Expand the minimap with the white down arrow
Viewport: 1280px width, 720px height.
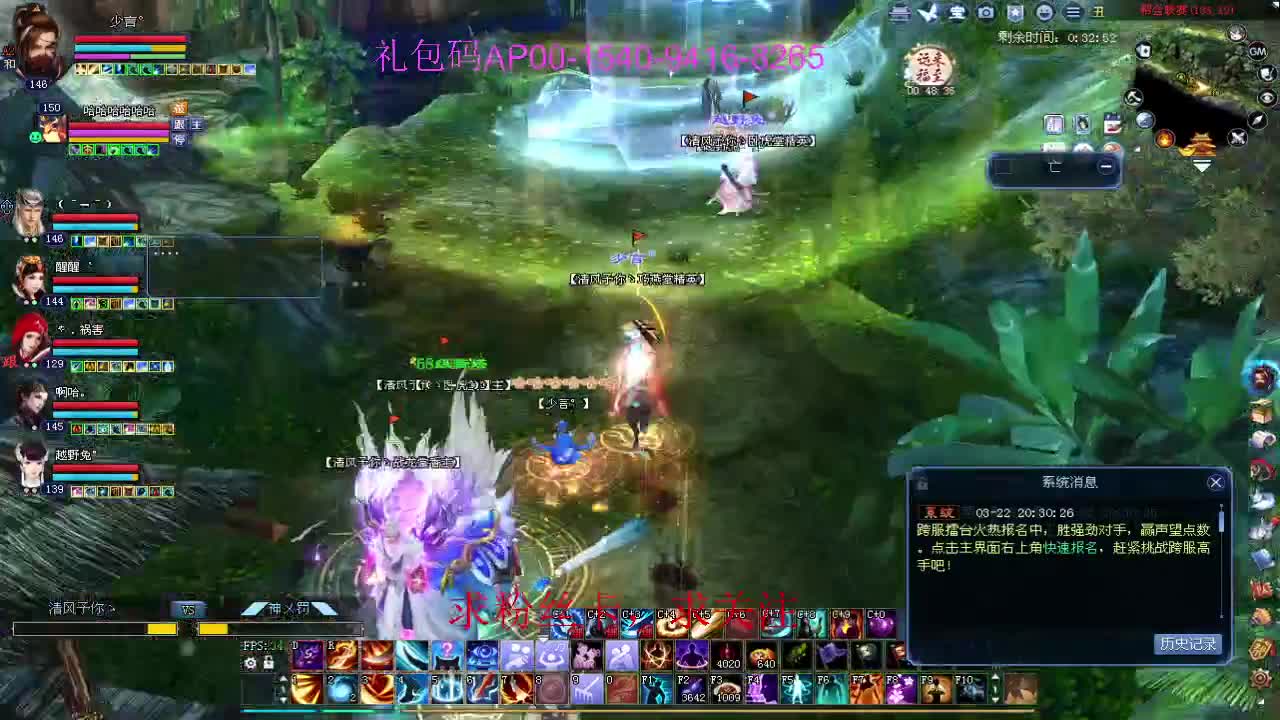point(1203,167)
